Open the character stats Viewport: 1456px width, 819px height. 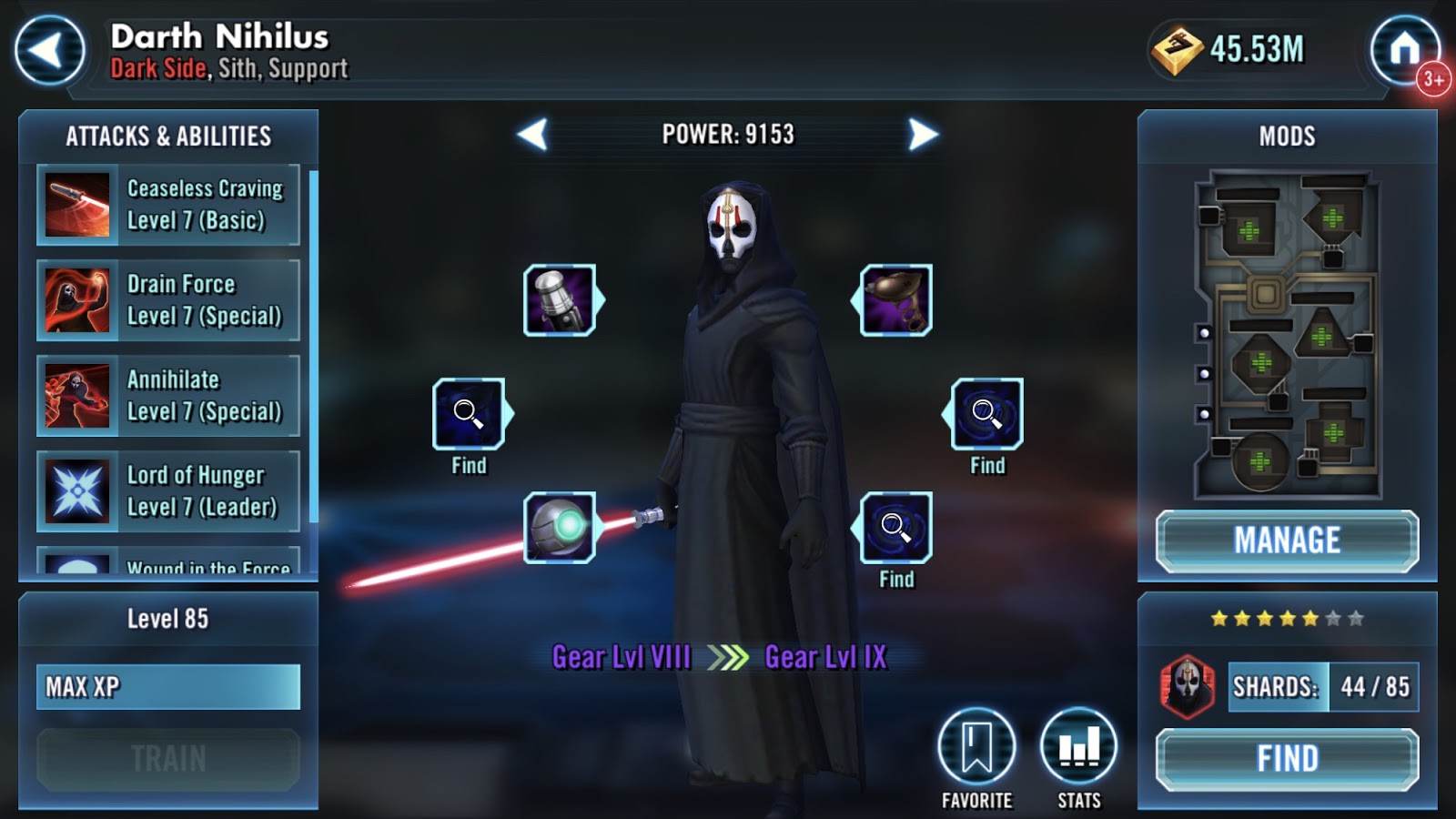click(x=1079, y=747)
